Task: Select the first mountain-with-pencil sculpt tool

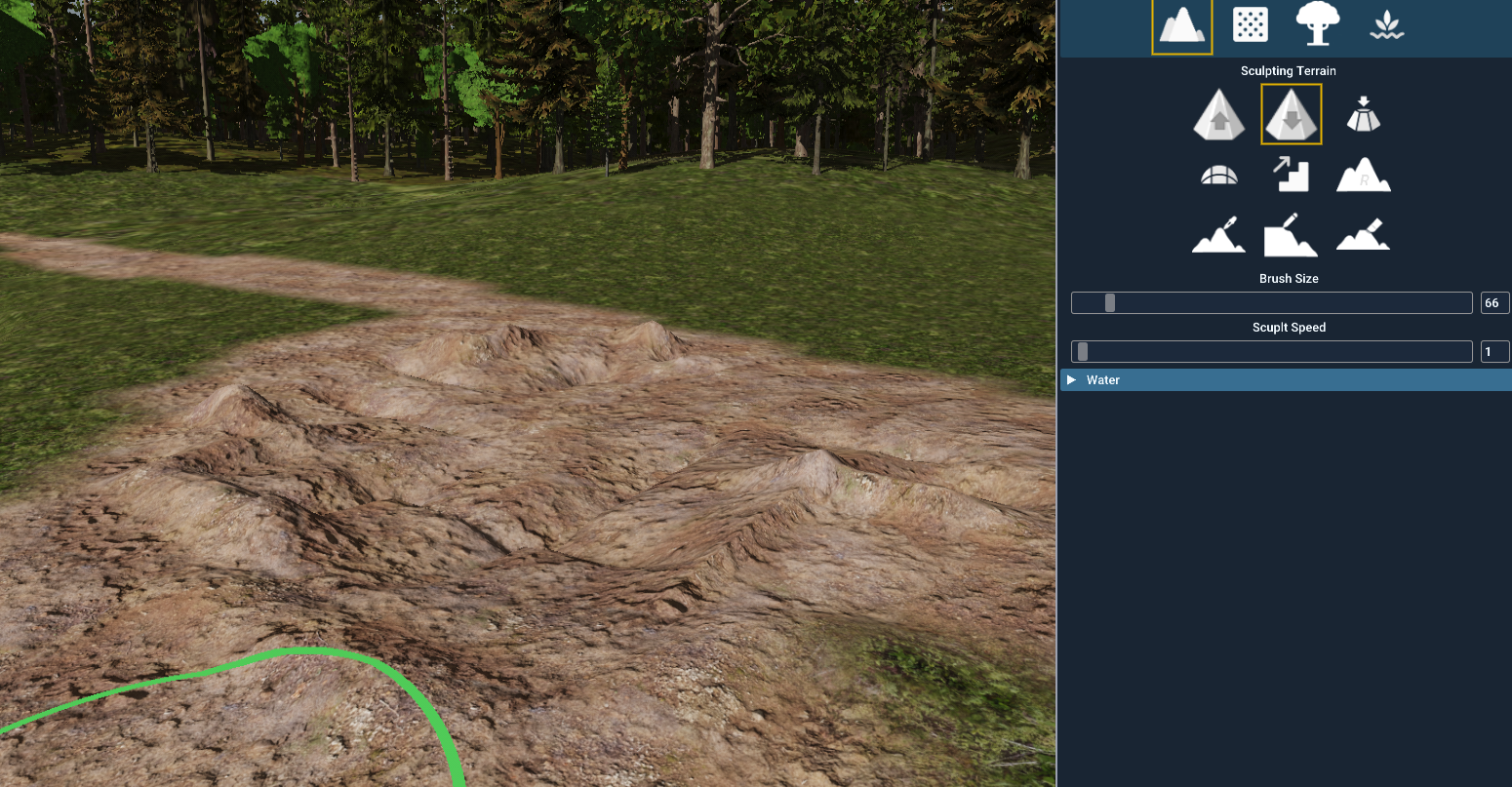Action: pyautogui.click(x=1218, y=234)
